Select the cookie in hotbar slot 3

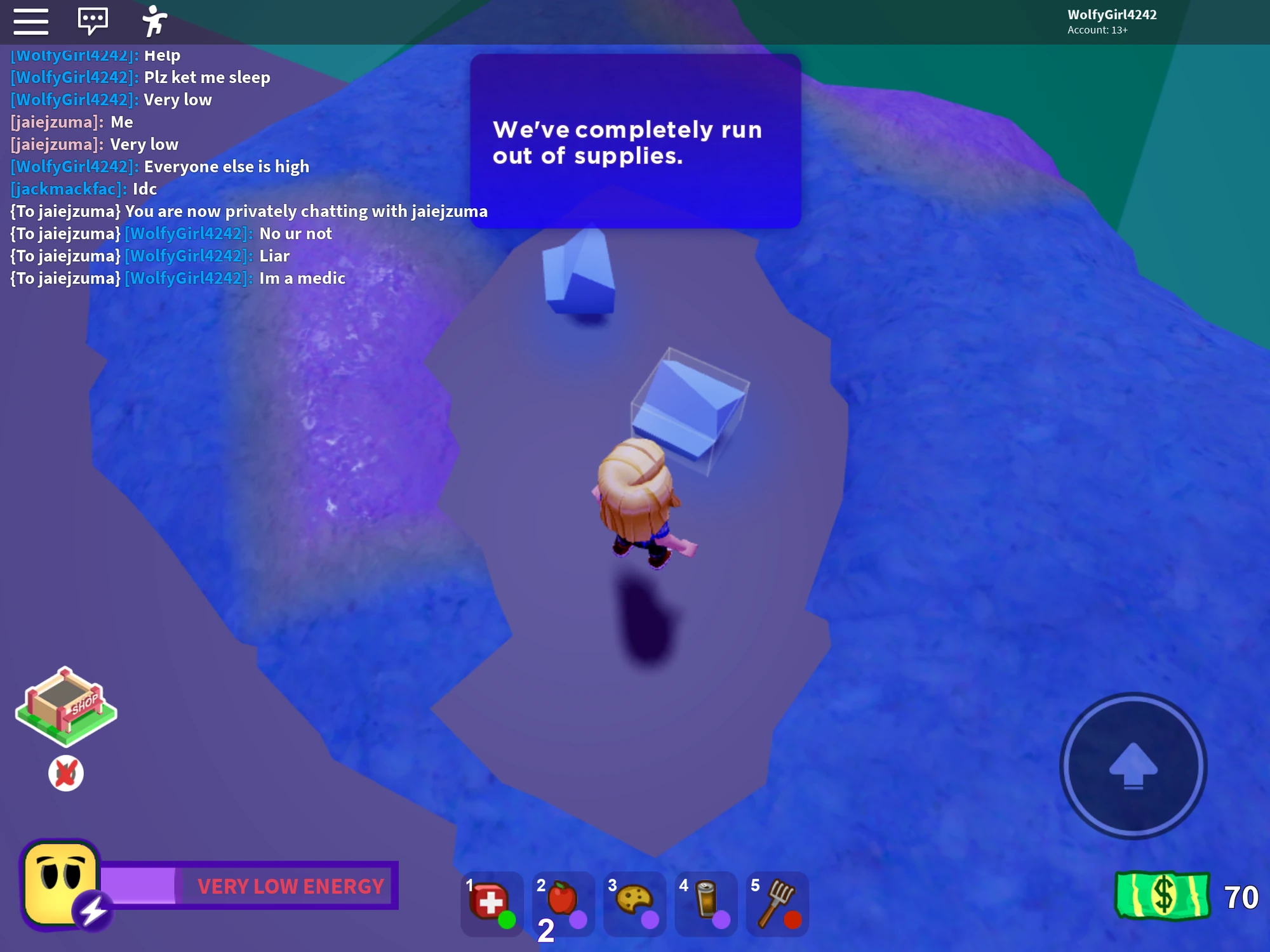coord(635,904)
